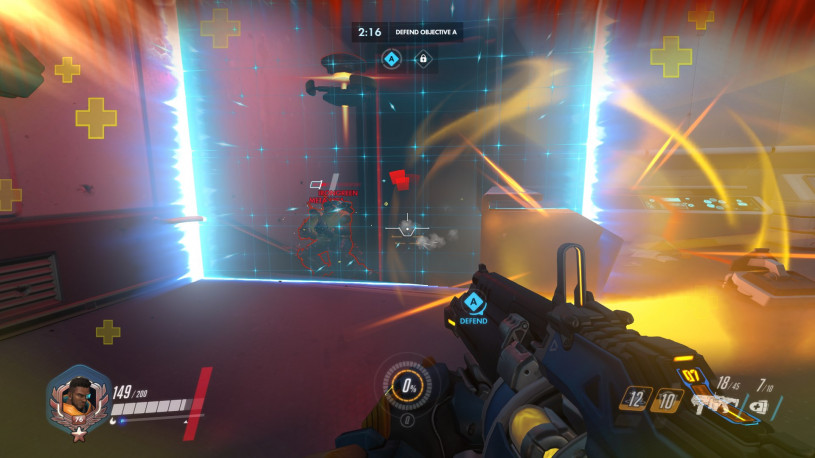Click the ultimate charge meter
The image size is (815, 458).
407,386
